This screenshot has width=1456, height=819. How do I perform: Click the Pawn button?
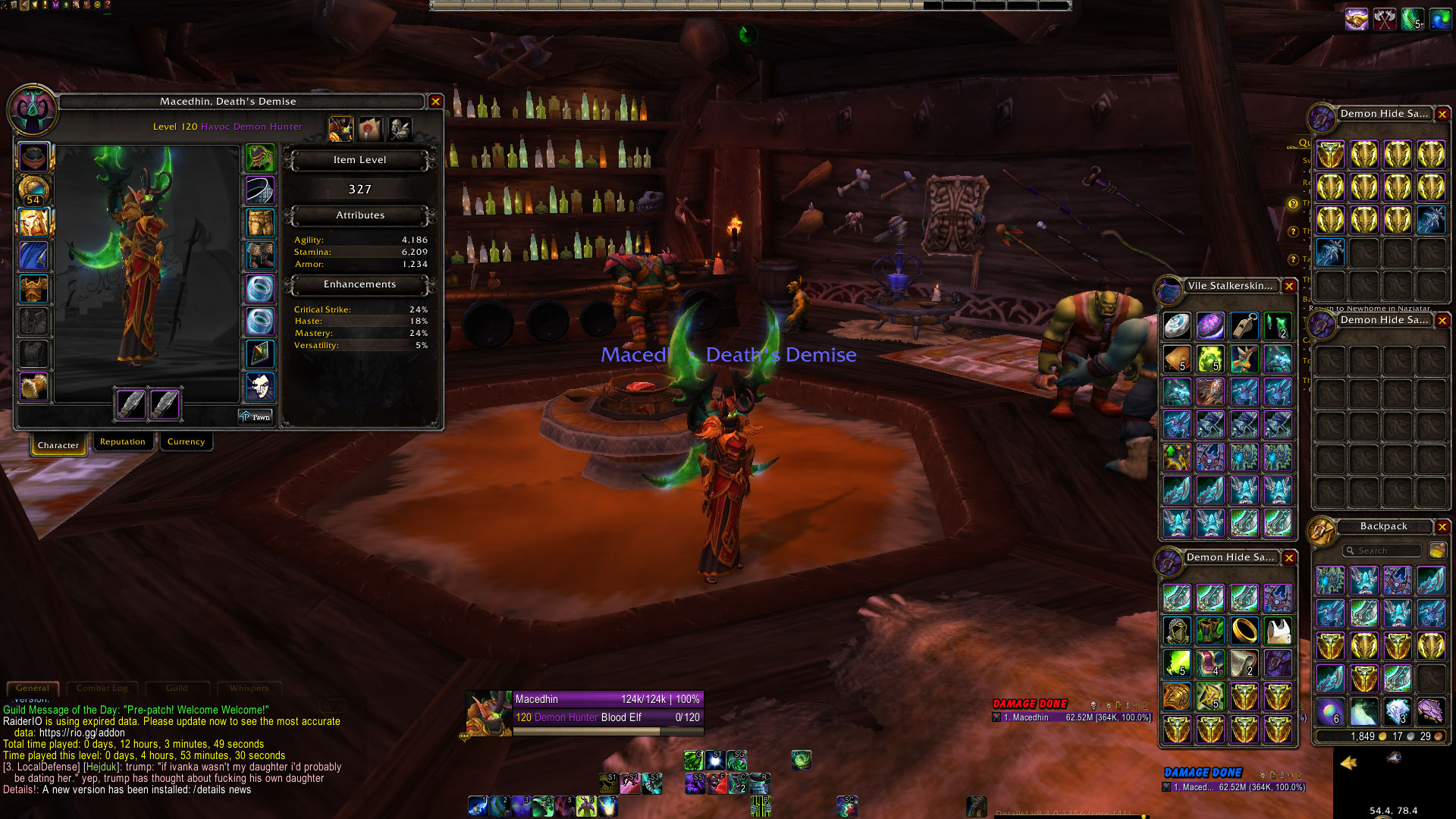pos(256,417)
